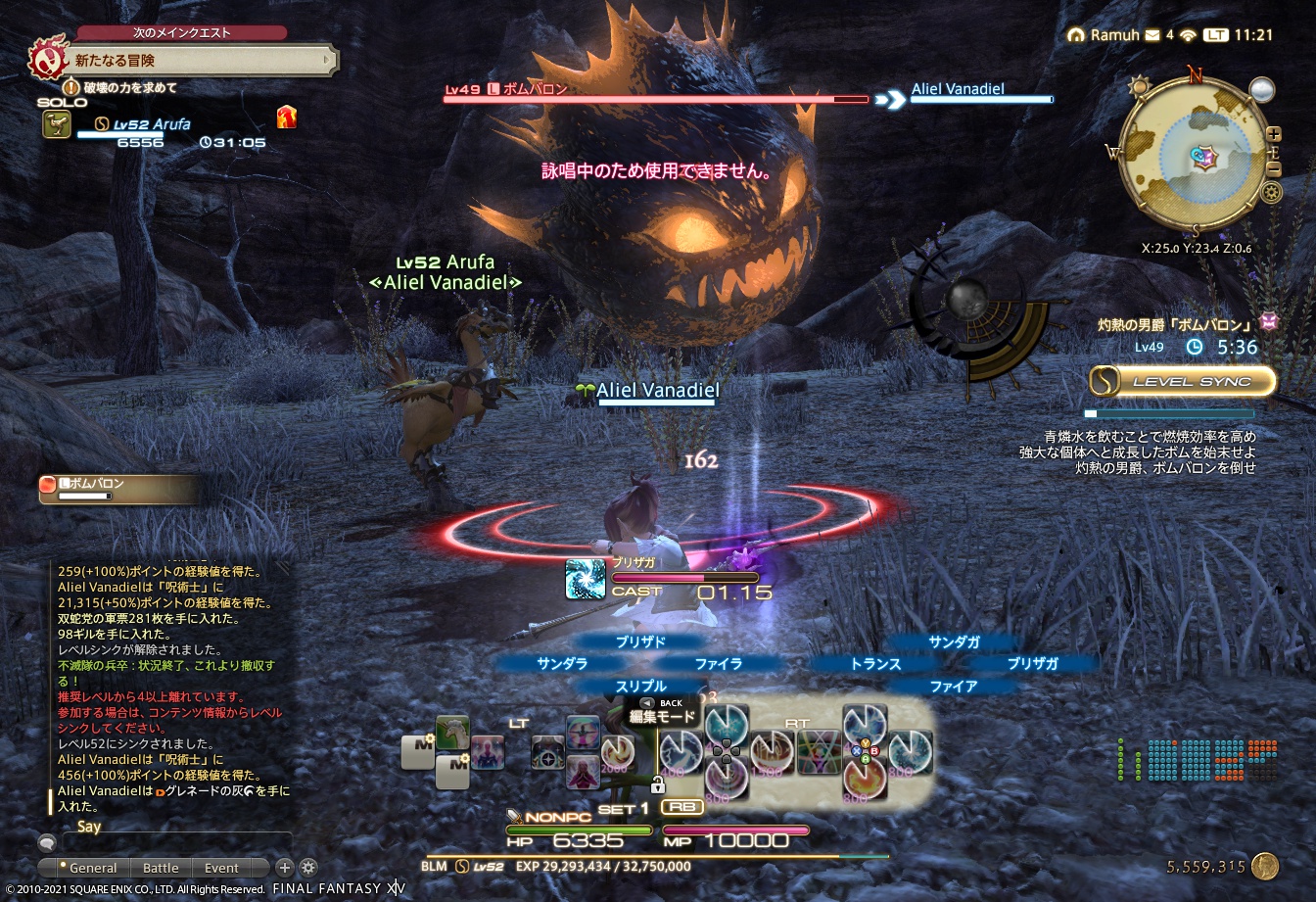Toggle the LEVEL SYNC button off
1316x902 pixels.
tap(1180, 381)
